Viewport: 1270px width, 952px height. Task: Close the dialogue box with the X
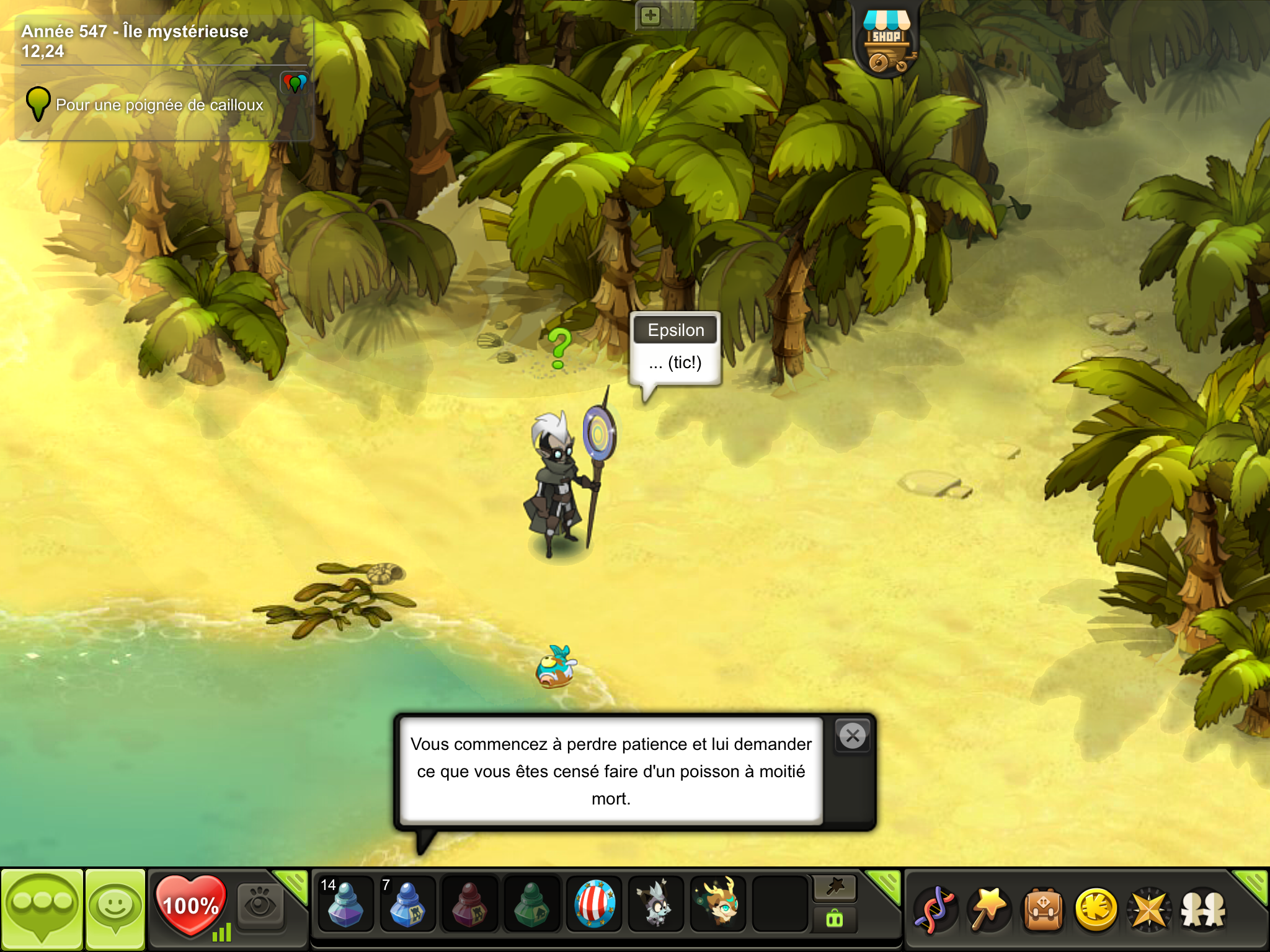853,736
